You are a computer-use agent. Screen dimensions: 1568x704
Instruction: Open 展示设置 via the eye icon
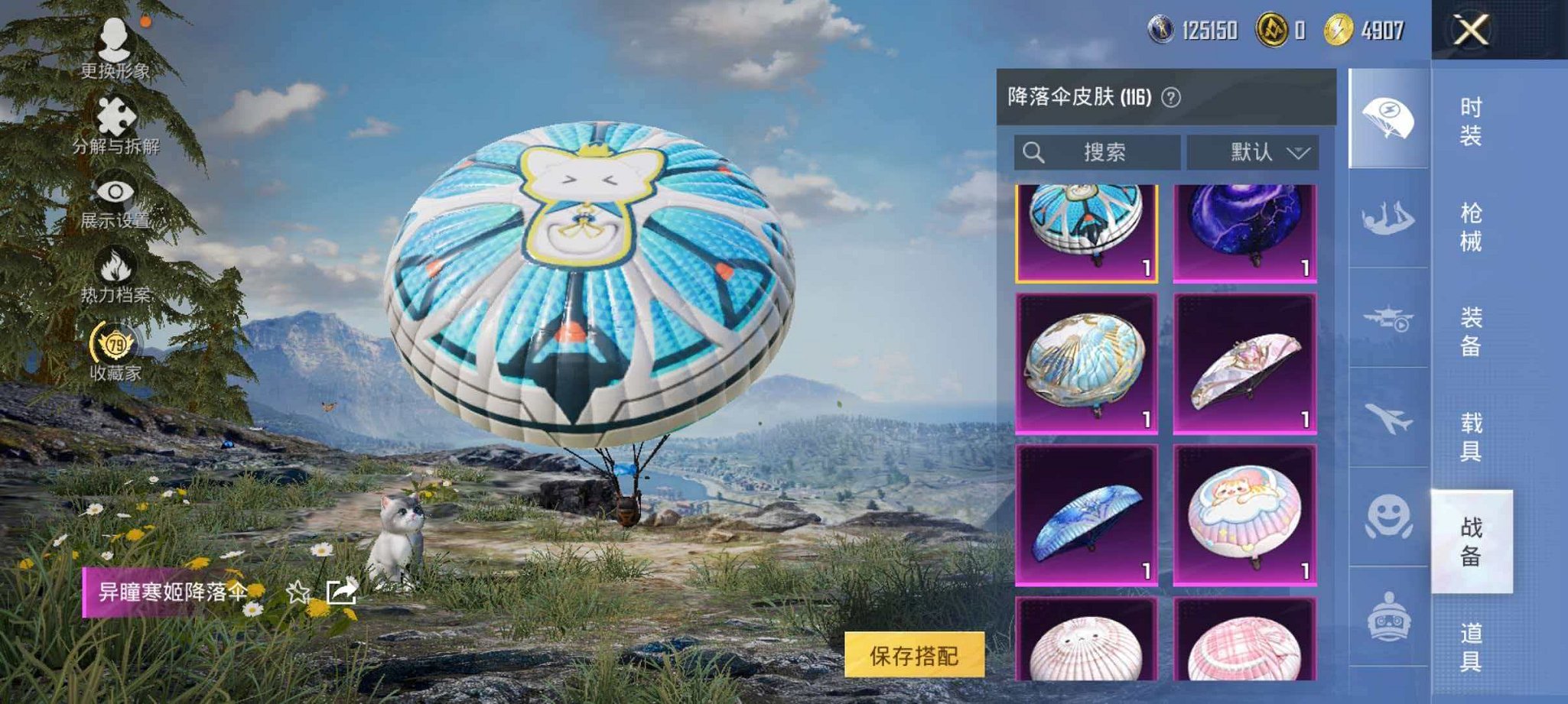tap(115, 191)
